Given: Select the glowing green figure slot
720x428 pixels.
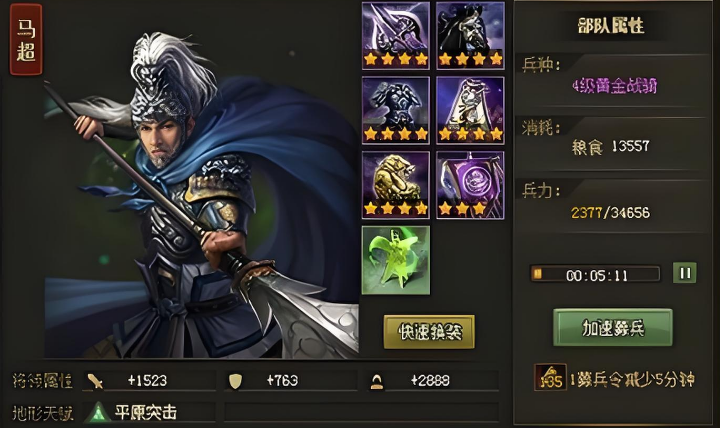Looking at the screenshot, I should [395, 260].
